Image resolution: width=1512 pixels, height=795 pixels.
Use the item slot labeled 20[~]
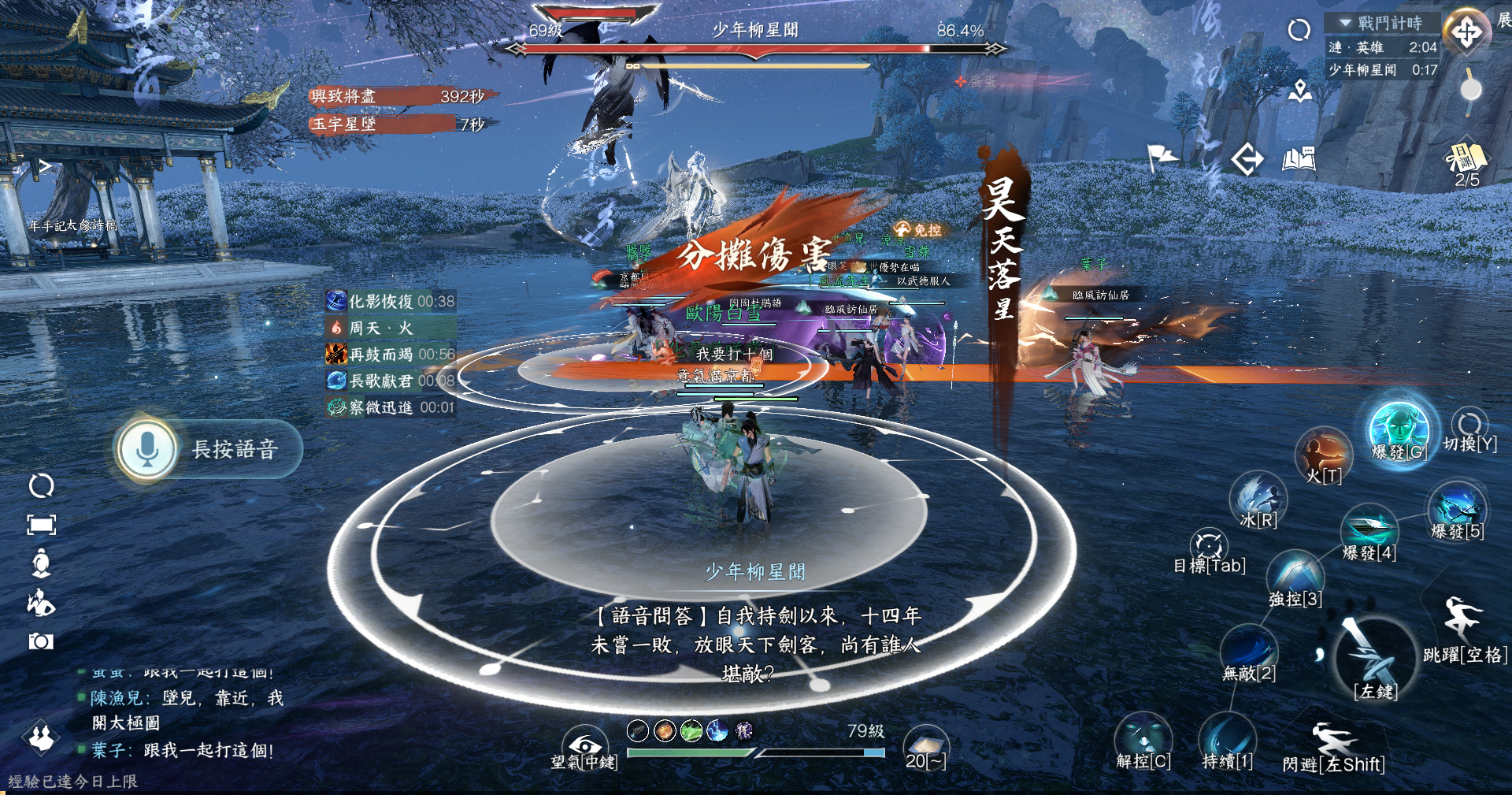925,745
